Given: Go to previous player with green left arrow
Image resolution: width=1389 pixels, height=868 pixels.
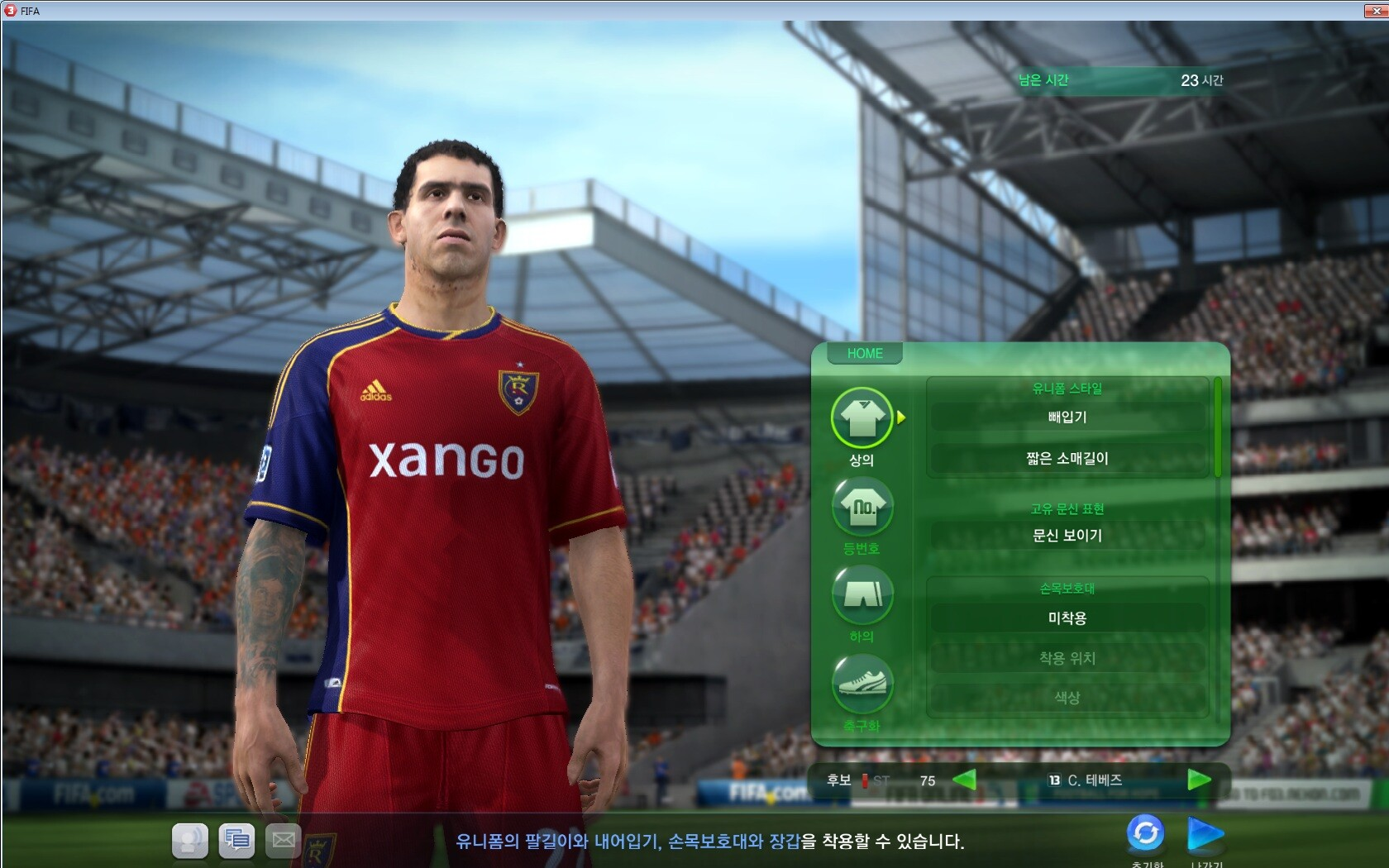Looking at the screenshot, I should (x=964, y=780).
